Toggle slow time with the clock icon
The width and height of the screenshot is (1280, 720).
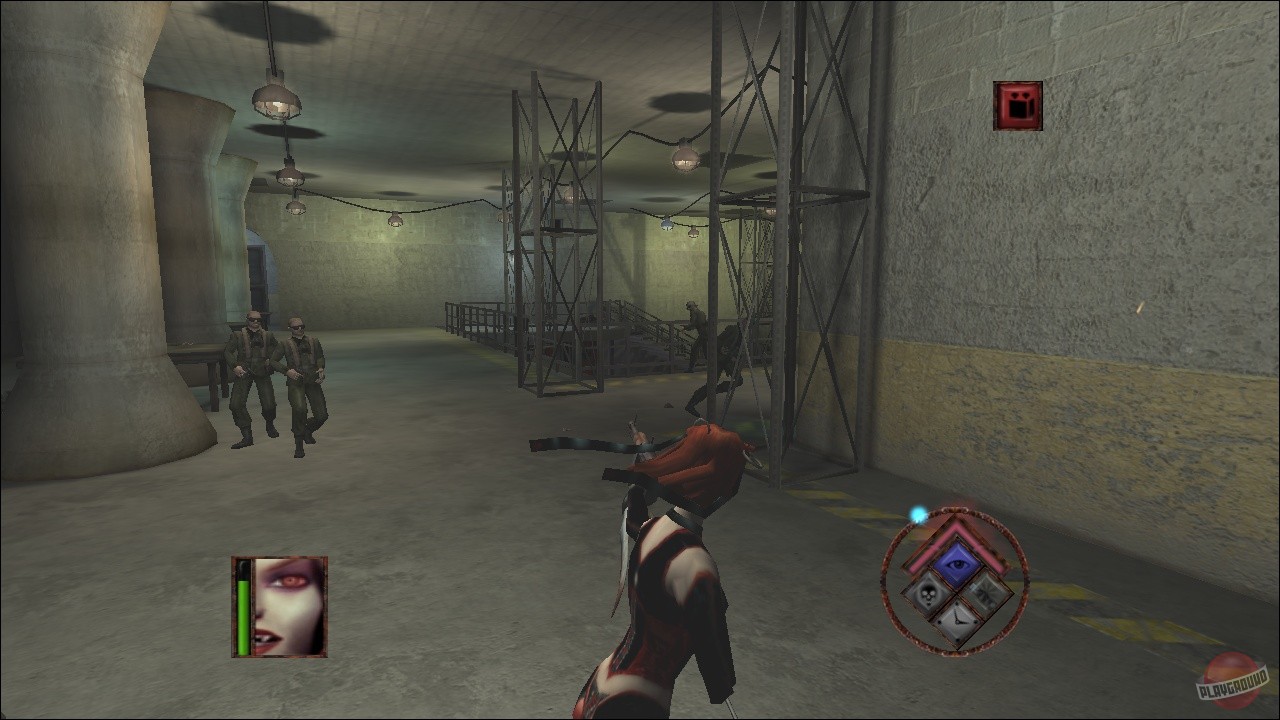click(959, 621)
